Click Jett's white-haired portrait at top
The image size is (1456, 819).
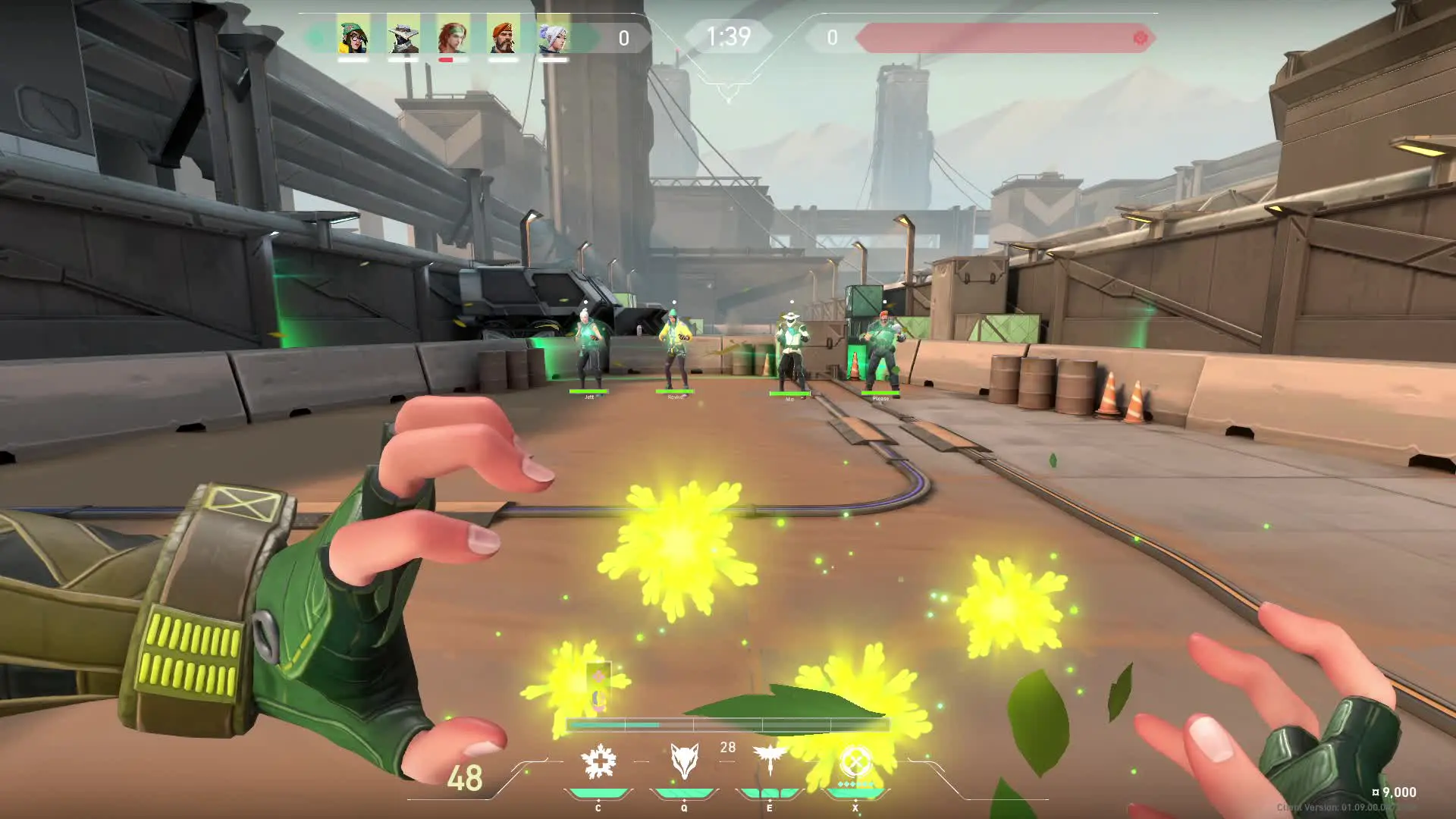click(x=553, y=35)
